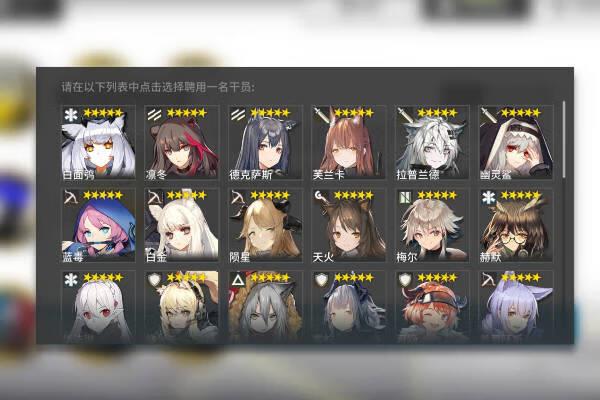The image size is (600, 400).
Task: Select operator 拉普兰德's portrait
Action: [x=432, y=143]
